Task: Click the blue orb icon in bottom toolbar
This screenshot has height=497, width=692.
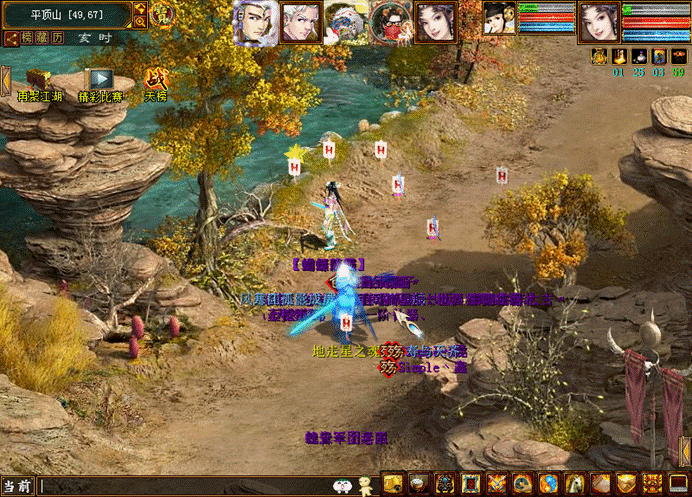Action: click(549, 484)
